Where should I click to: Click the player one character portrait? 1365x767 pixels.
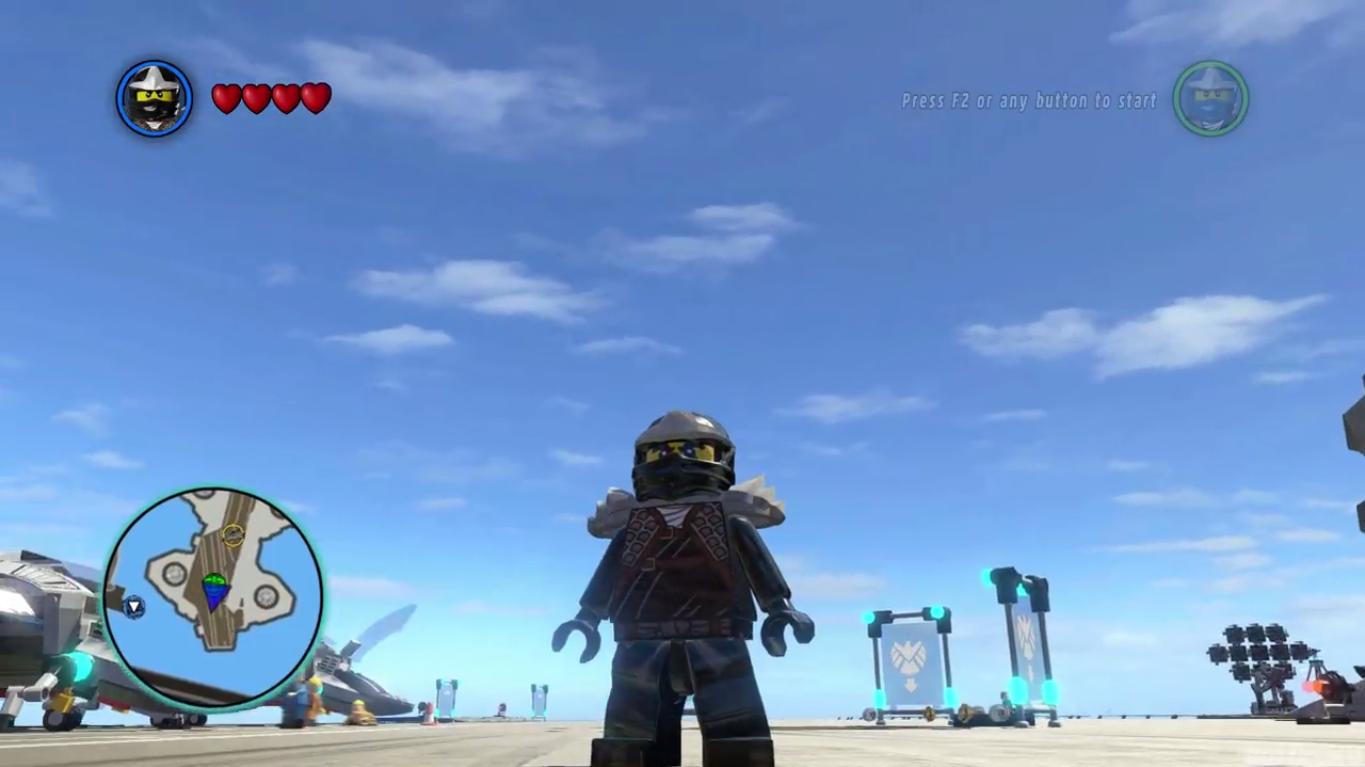pyautogui.click(x=153, y=99)
